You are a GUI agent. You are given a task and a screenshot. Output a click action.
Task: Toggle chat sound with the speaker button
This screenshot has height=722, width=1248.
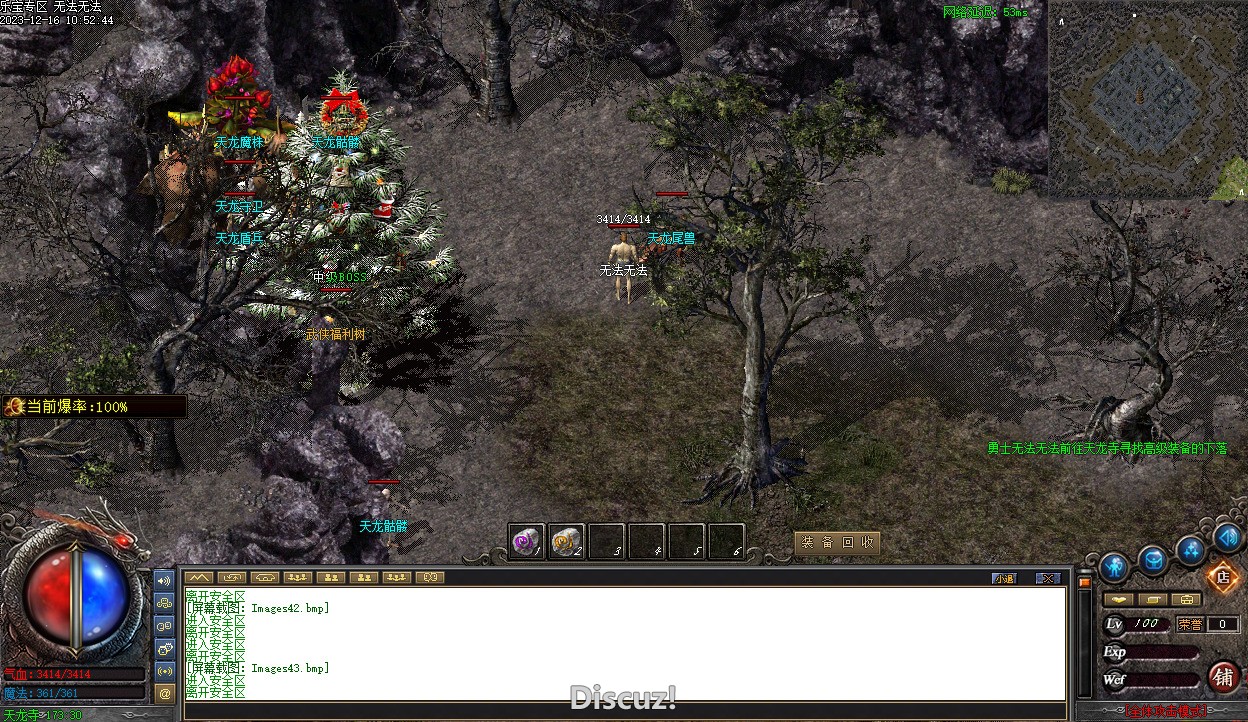click(165, 580)
